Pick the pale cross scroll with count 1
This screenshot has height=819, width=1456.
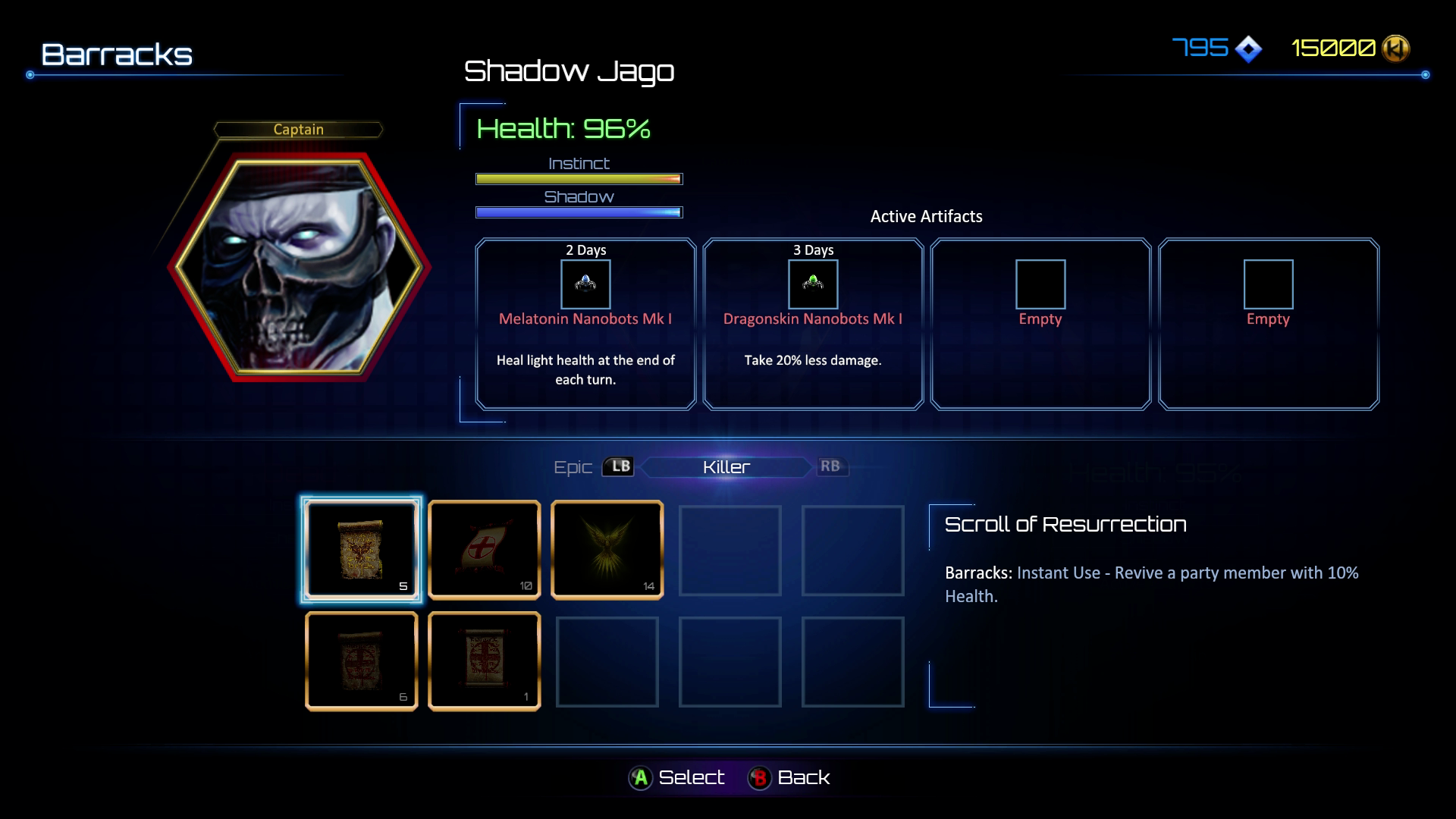(x=484, y=661)
